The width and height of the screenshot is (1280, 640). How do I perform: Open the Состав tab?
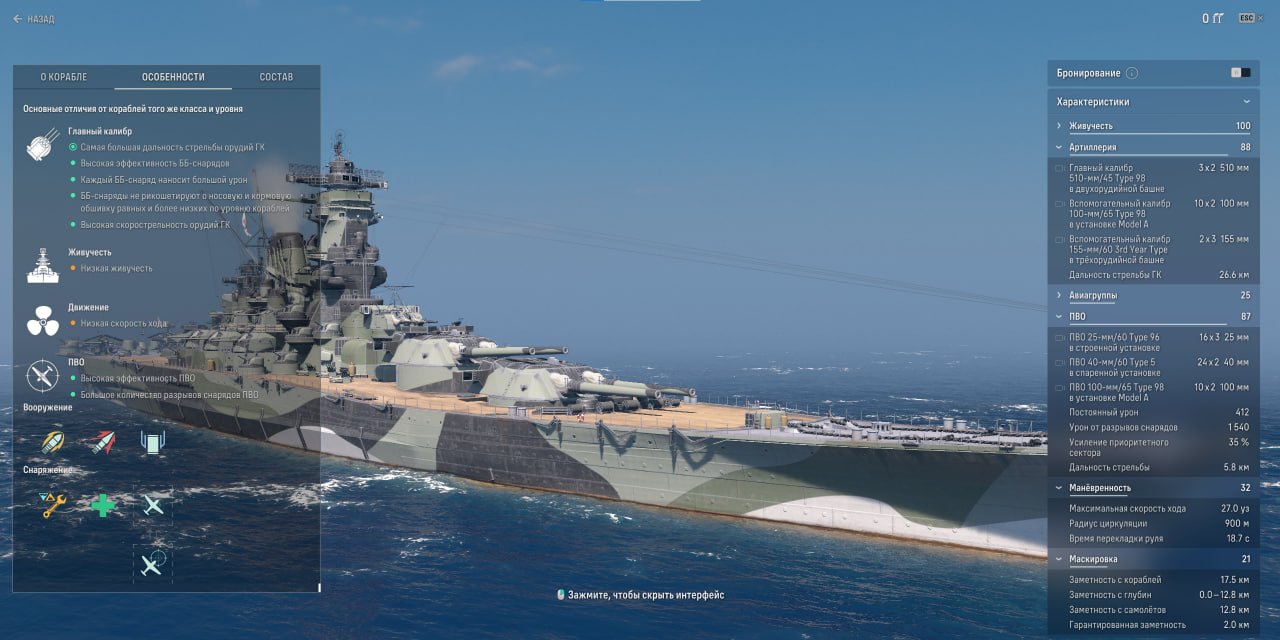(x=276, y=77)
